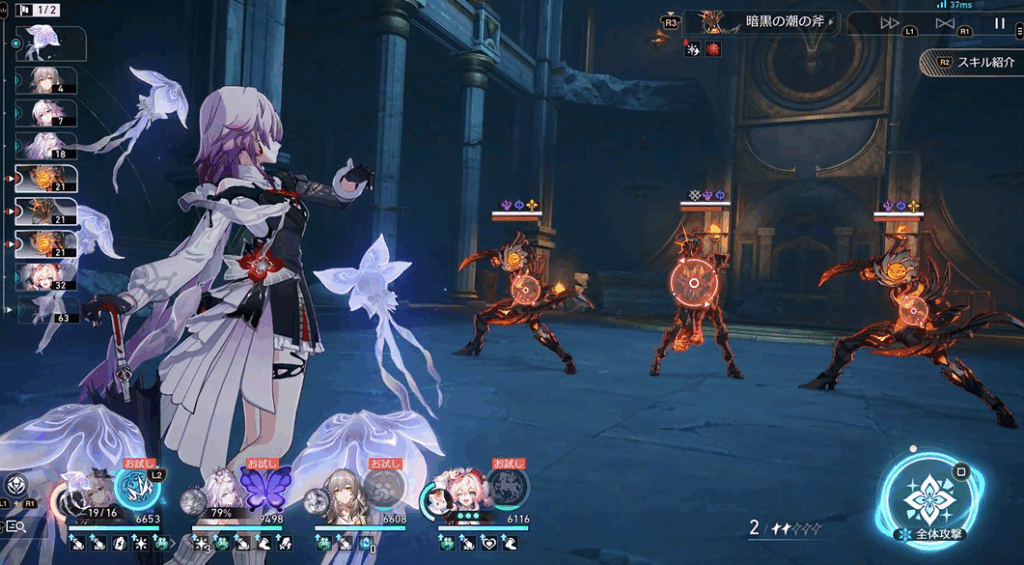Inspect the red enemy buff icon
The image size is (1024, 565).
(713, 49)
